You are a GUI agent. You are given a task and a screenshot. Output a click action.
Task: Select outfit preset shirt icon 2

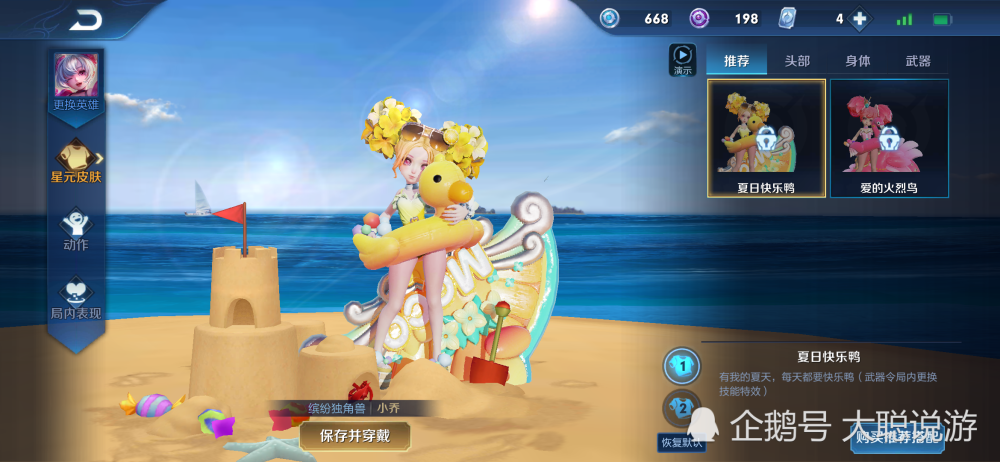pos(682,408)
